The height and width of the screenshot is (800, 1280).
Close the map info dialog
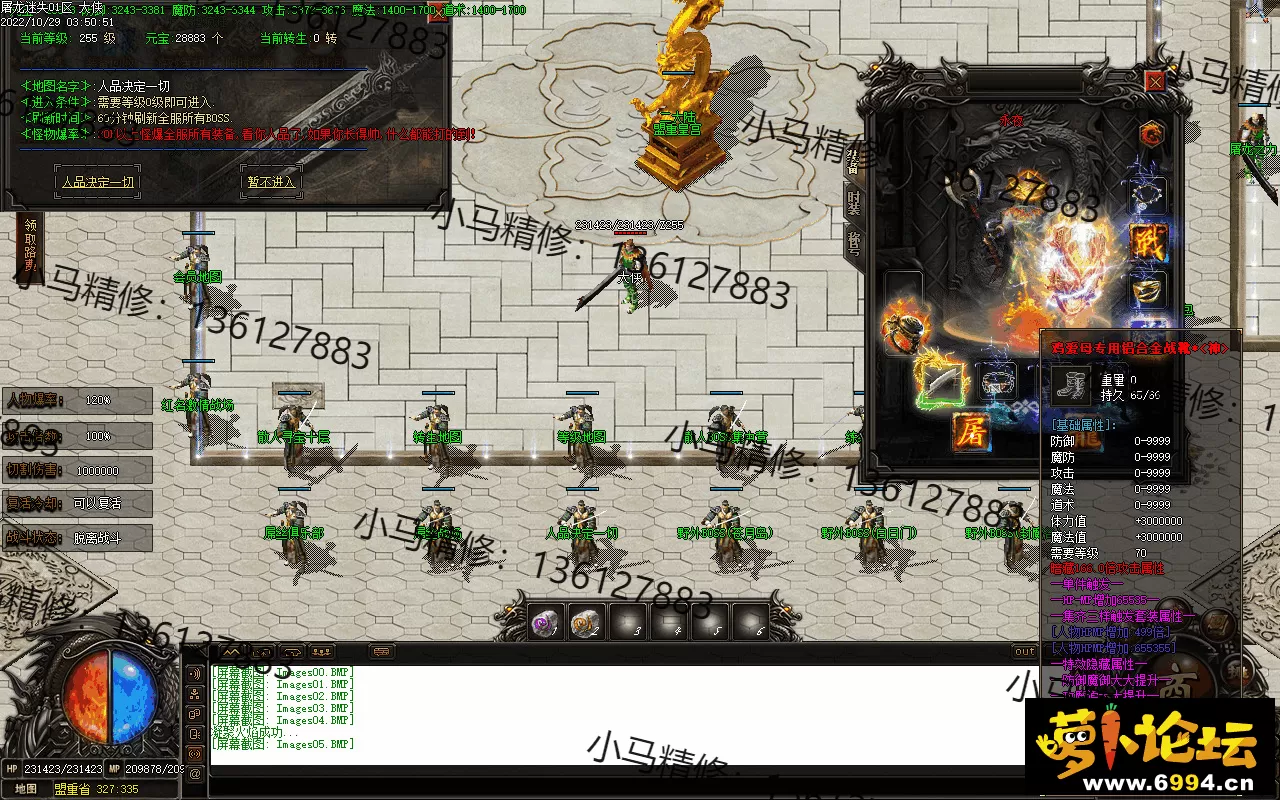click(440, 12)
